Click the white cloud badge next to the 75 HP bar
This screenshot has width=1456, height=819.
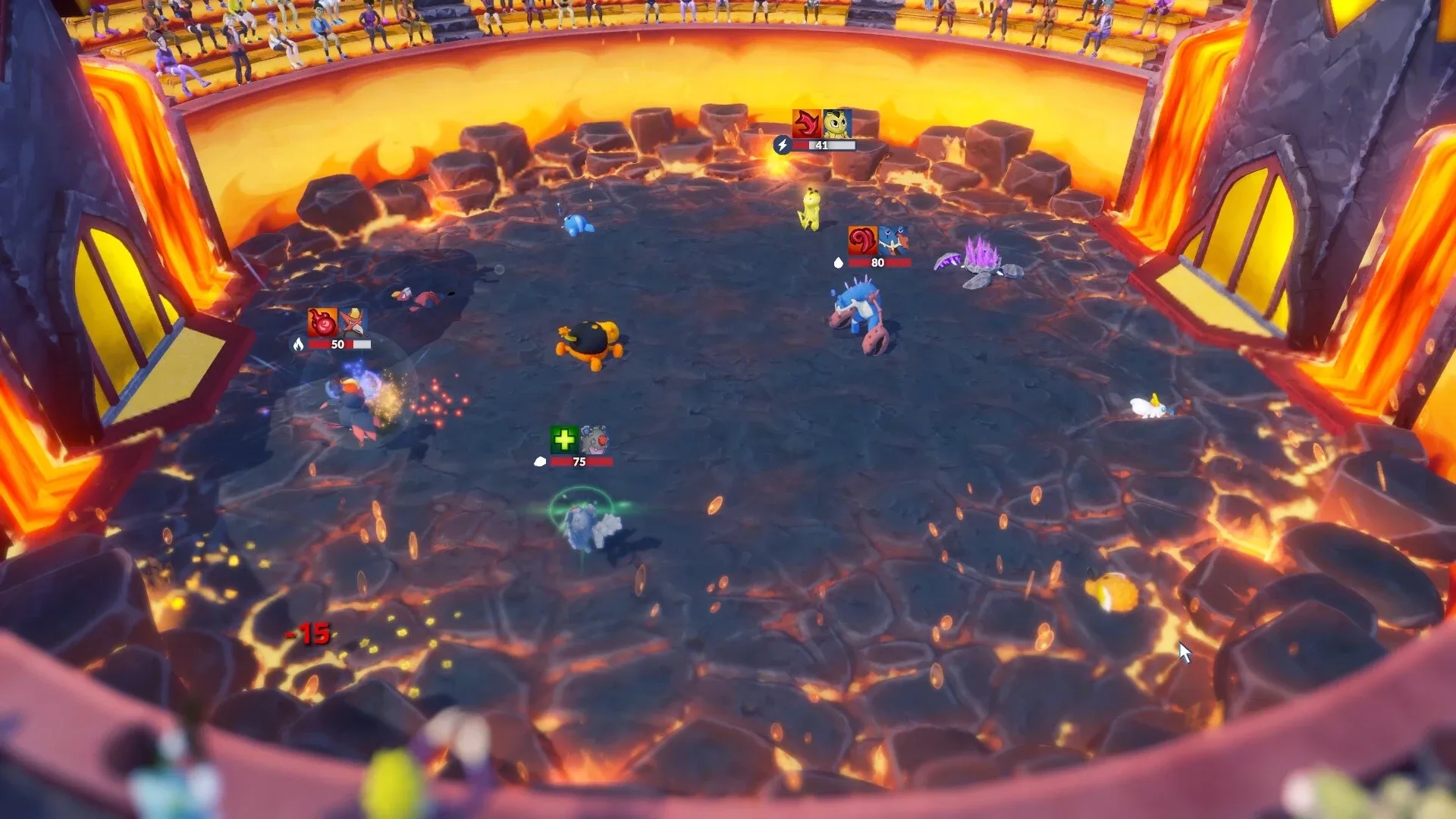(x=540, y=461)
